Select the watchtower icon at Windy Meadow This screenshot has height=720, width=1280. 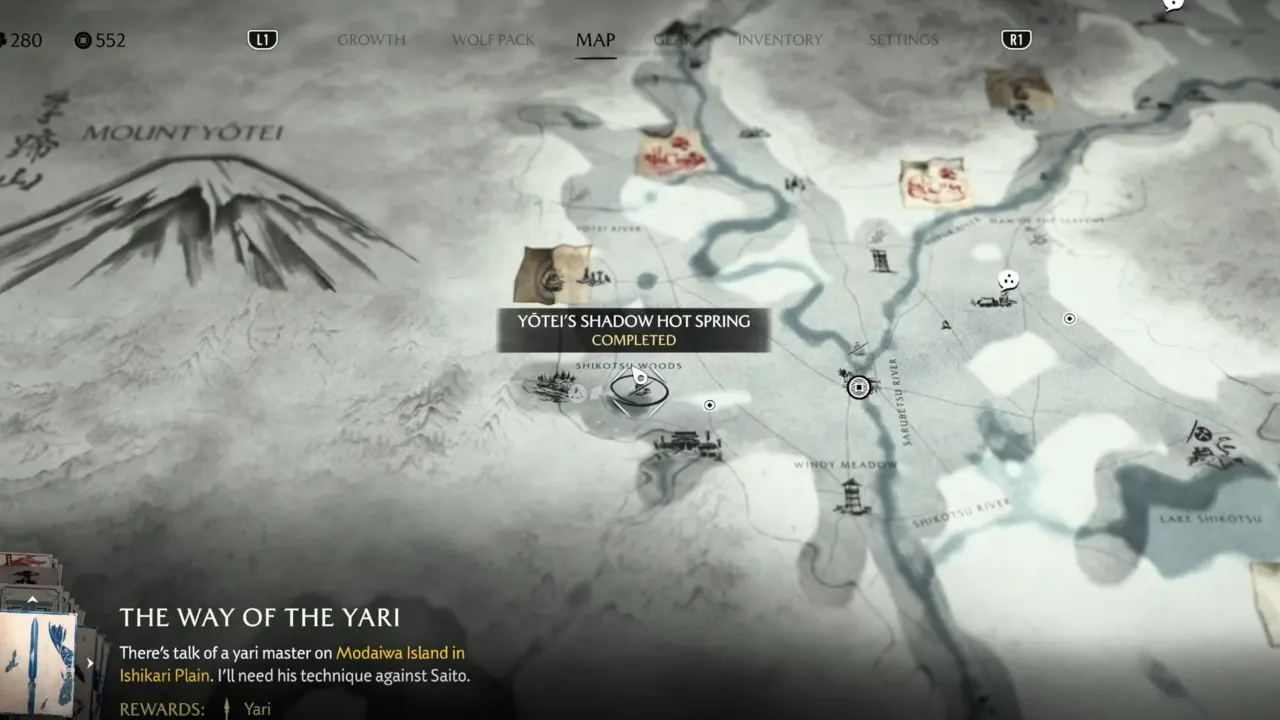click(851, 496)
